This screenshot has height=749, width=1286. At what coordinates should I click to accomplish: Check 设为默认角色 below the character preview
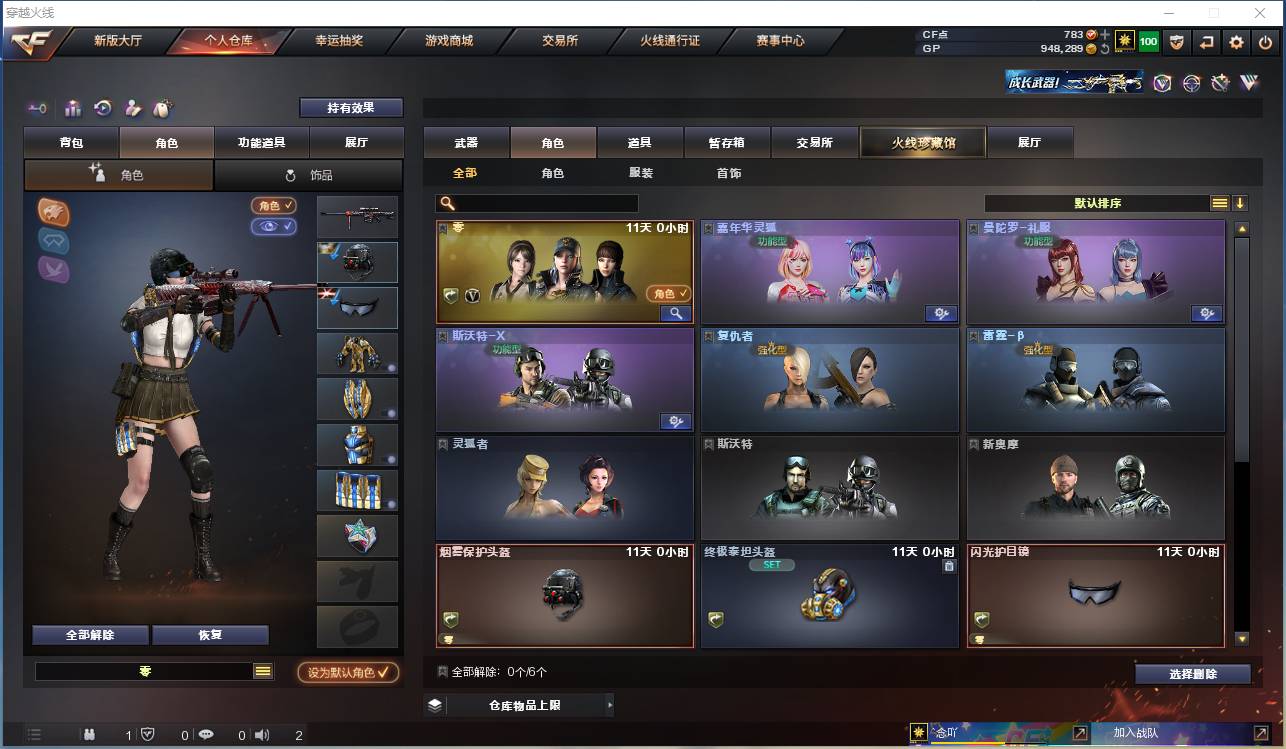pos(349,672)
